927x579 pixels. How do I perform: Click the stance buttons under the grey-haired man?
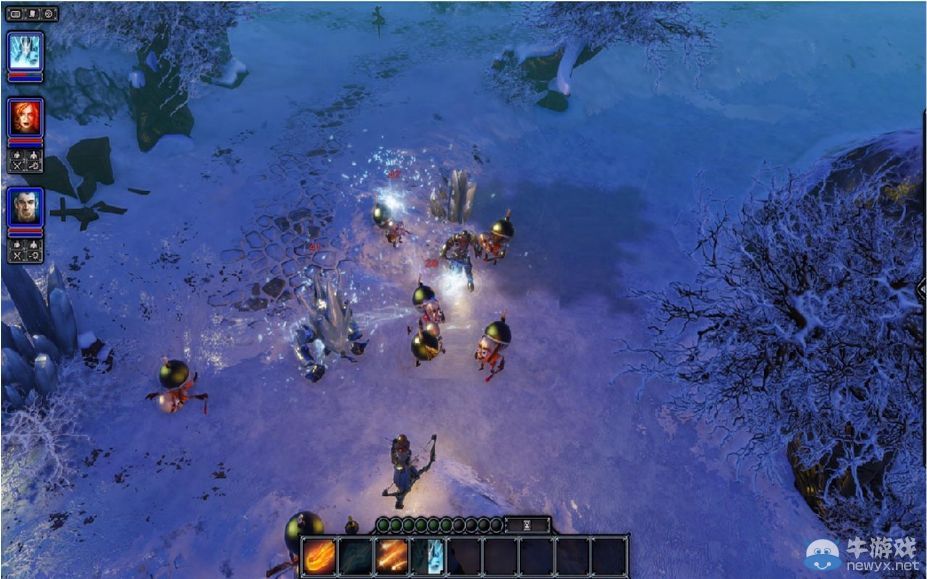[25, 250]
